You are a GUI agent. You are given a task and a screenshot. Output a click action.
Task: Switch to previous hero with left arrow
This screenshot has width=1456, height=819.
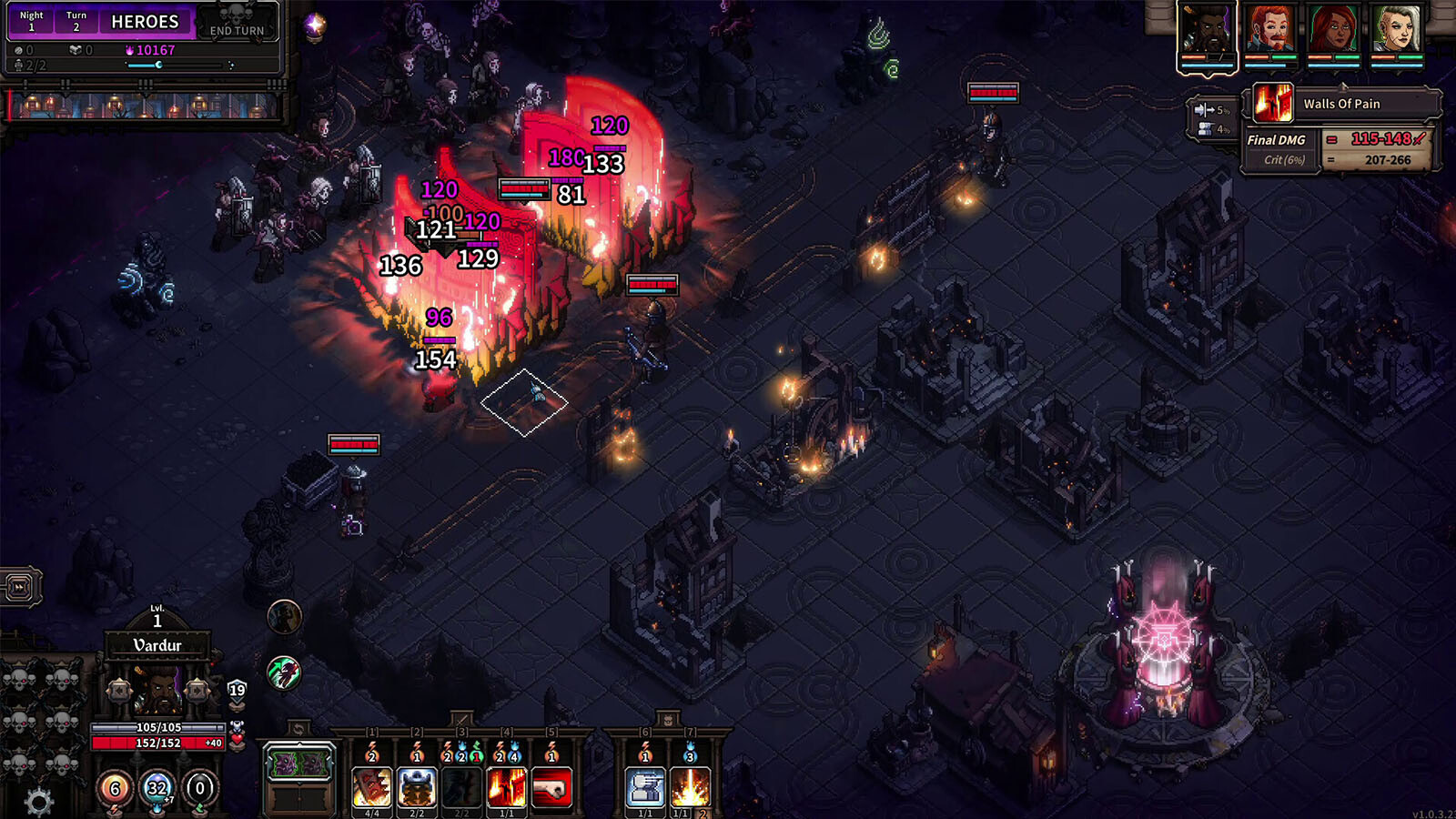(x=119, y=692)
